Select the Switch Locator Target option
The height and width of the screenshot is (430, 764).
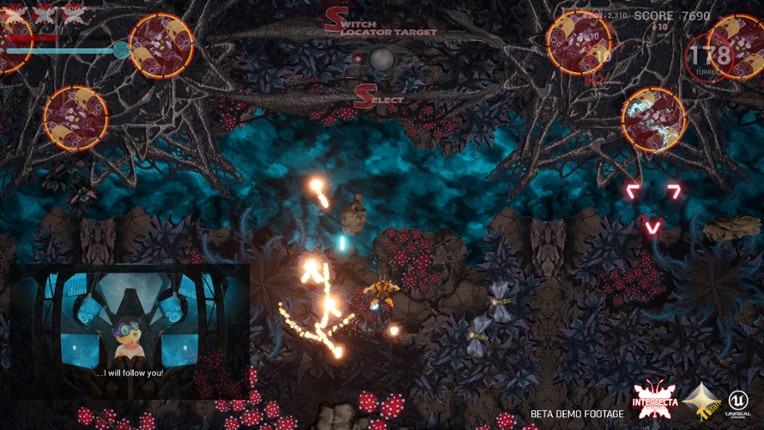pyautogui.click(x=381, y=24)
